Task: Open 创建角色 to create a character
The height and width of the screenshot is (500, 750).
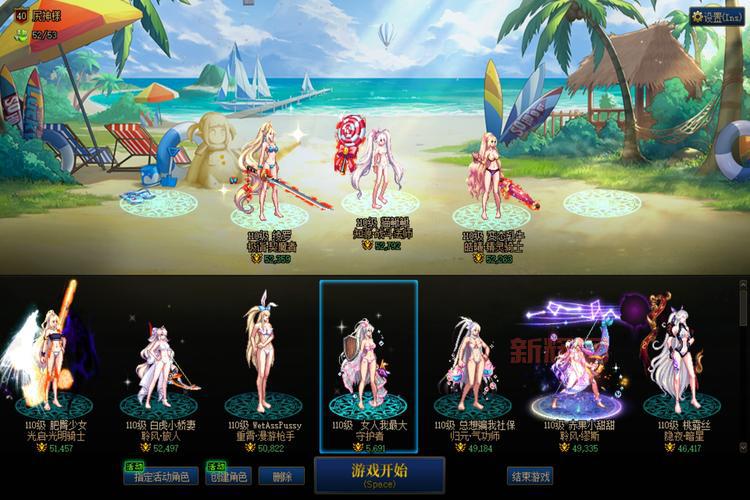Action: point(229,477)
